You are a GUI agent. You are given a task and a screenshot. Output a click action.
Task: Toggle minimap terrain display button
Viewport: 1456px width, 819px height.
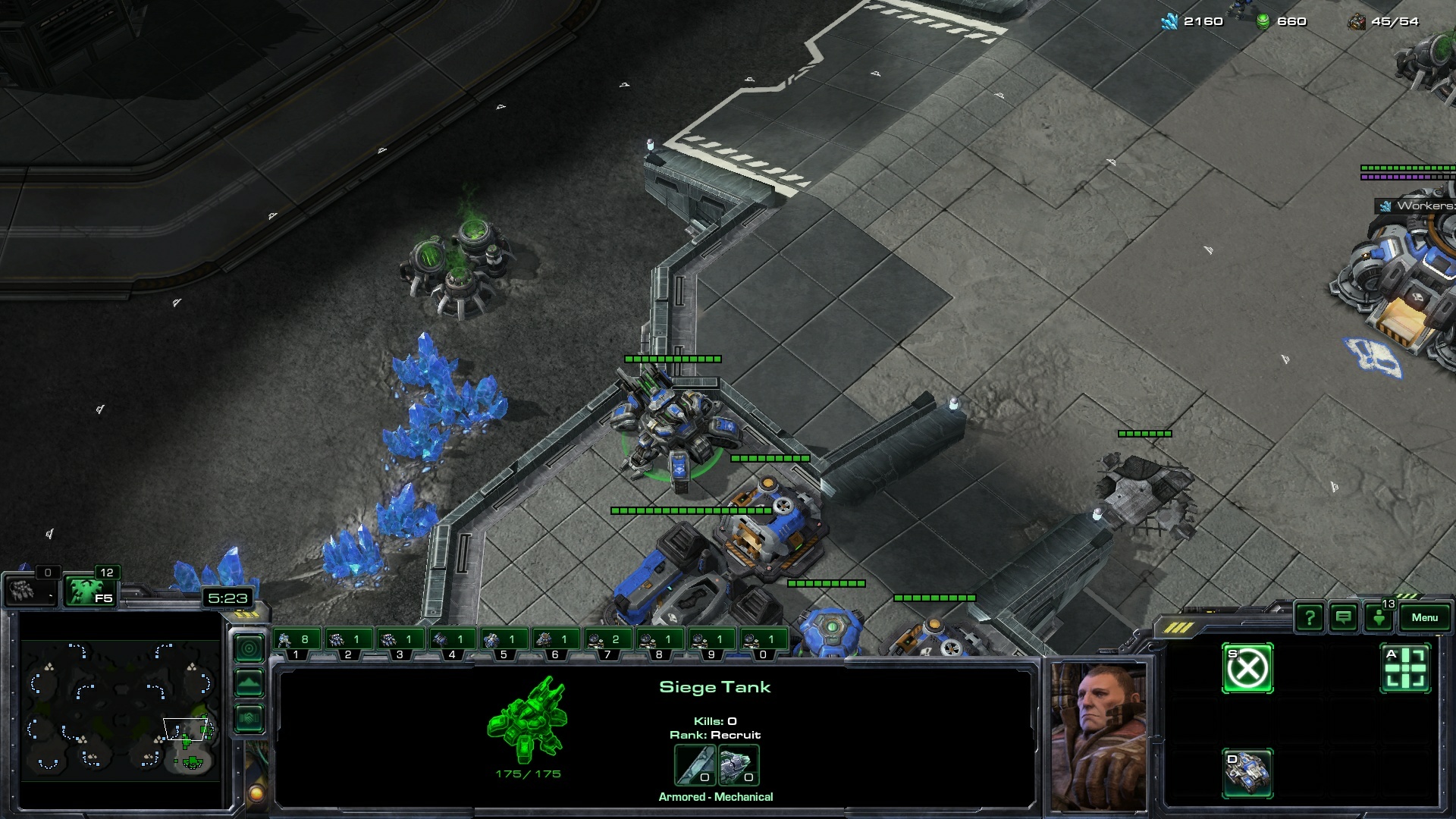(x=249, y=683)
